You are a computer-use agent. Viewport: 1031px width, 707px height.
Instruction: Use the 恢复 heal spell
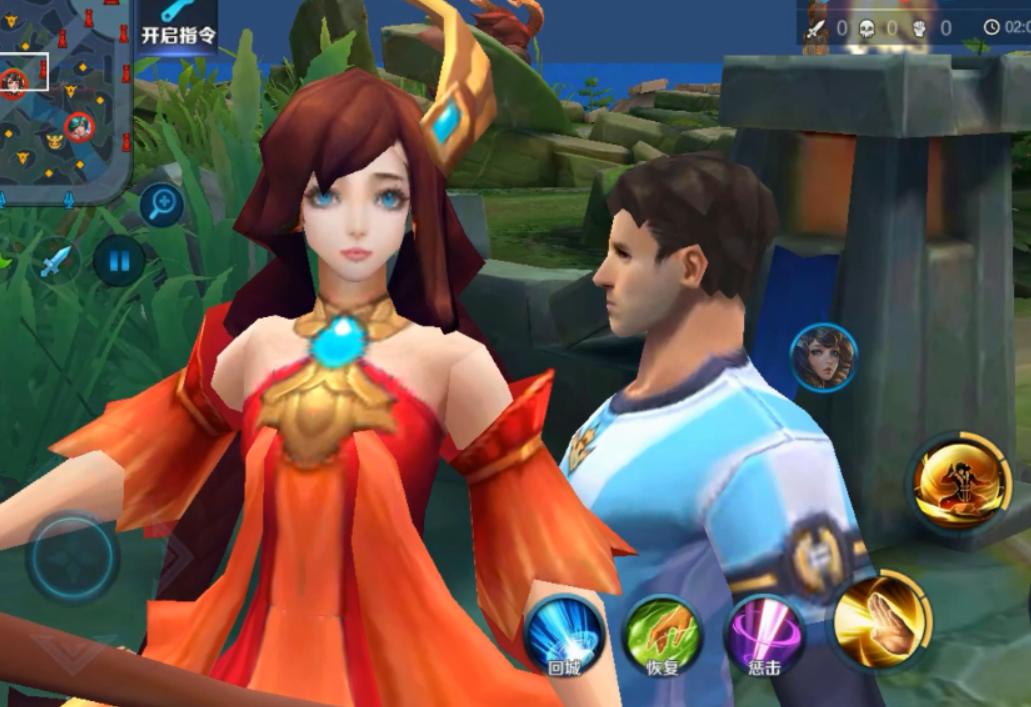coord(662,636)
